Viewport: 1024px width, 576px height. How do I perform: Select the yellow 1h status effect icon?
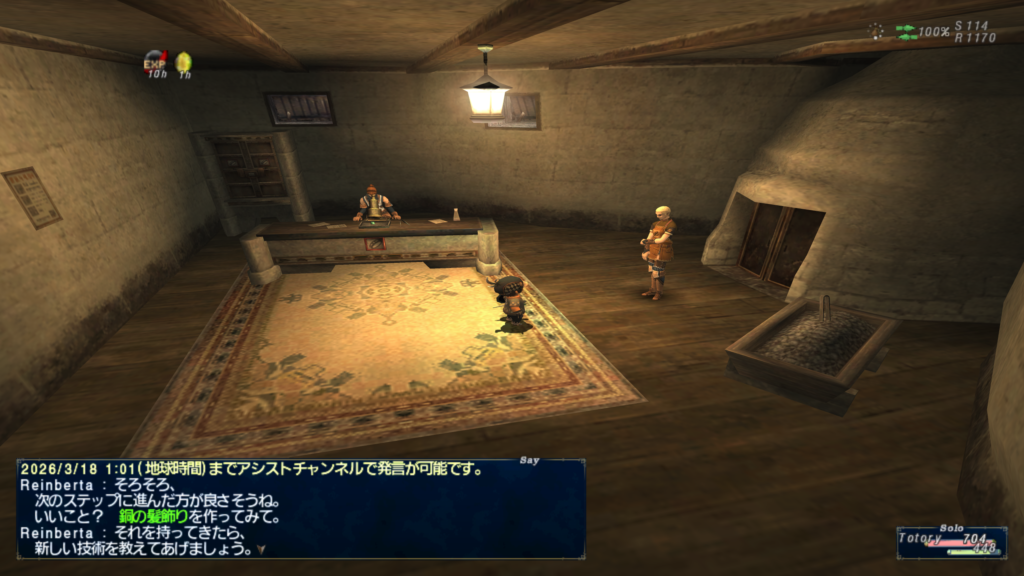point(184,62)
